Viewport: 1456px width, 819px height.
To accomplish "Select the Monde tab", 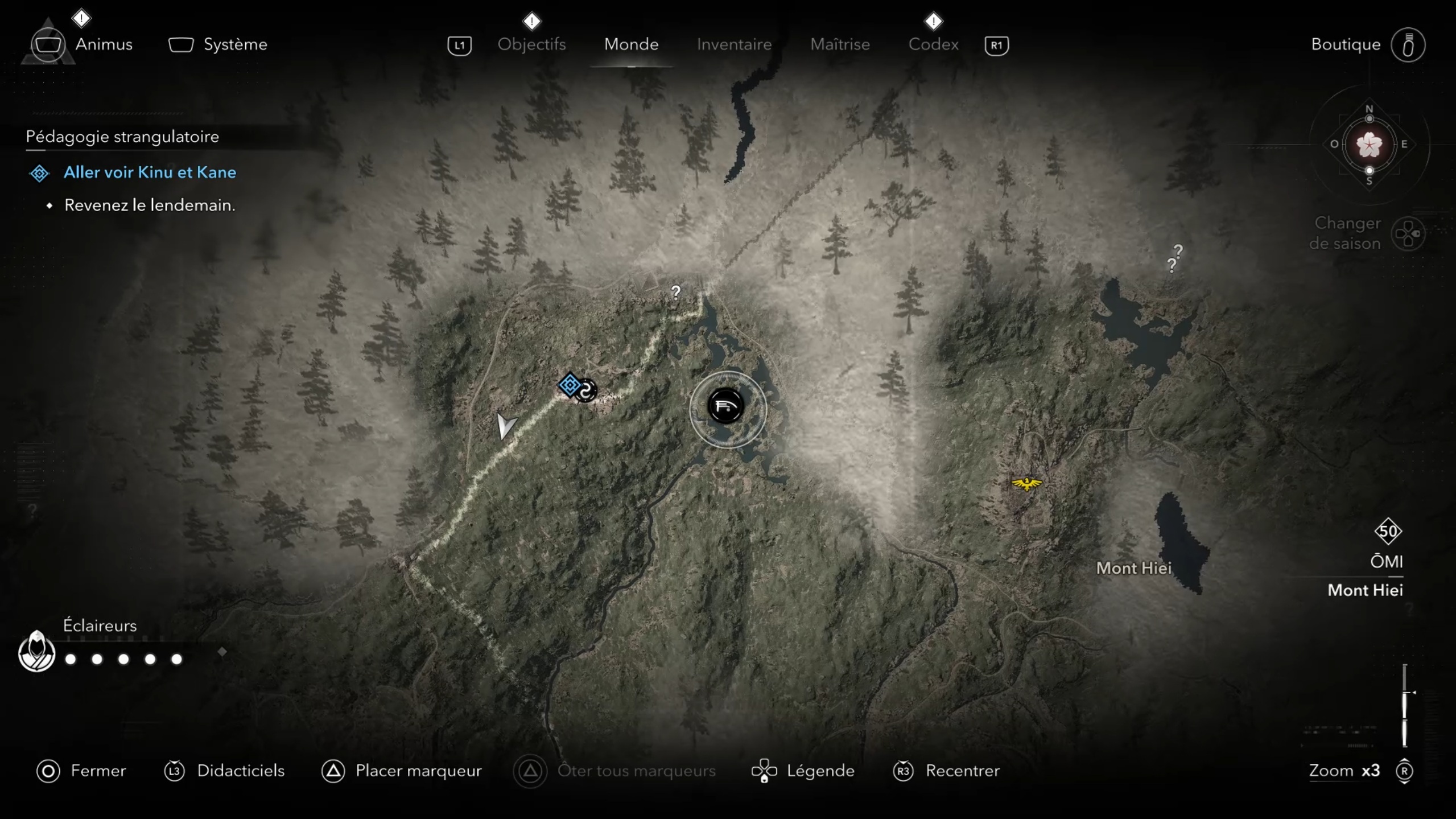I will point(631,44).
